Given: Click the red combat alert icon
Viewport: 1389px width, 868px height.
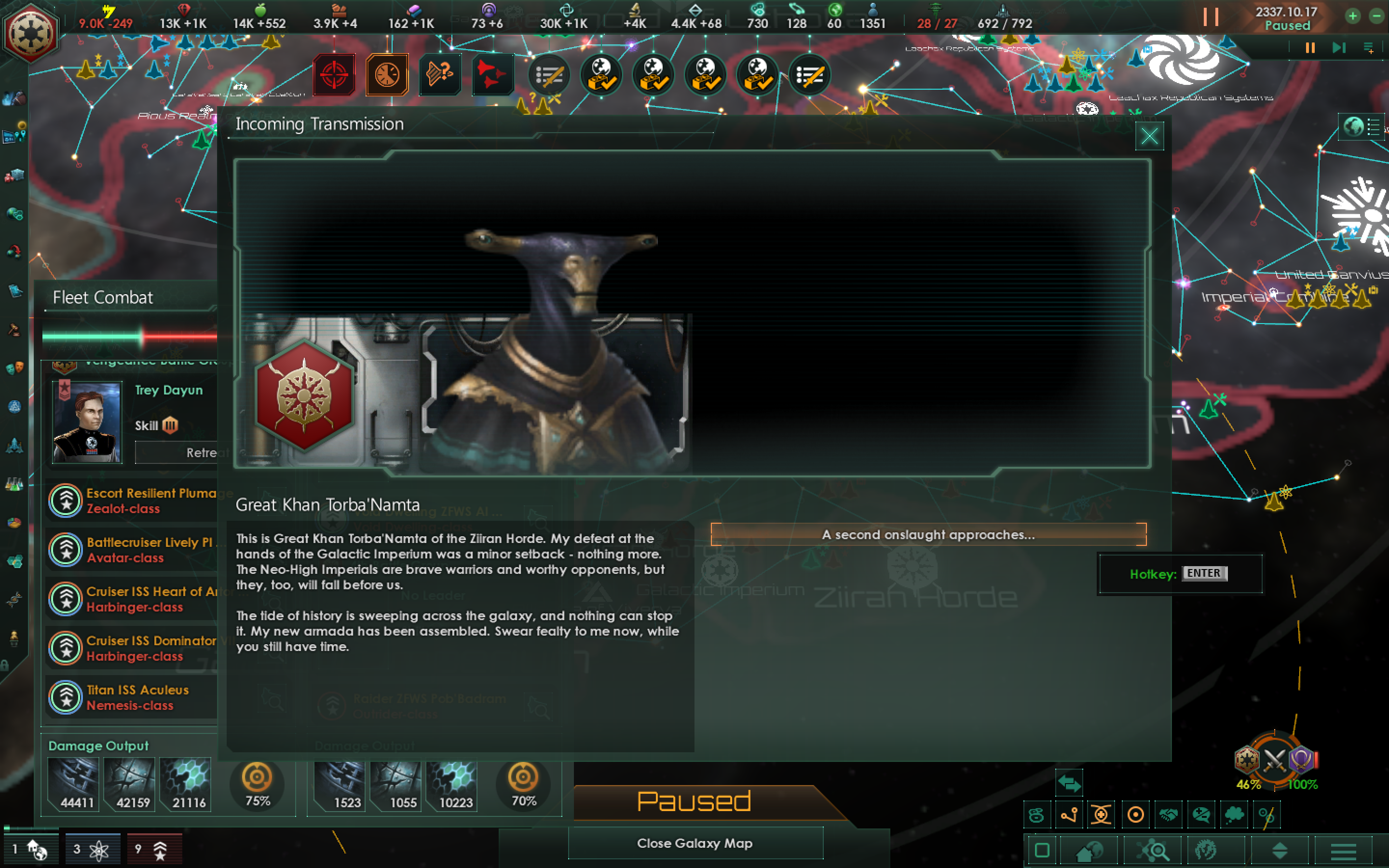Looking at the screenshot, I should (x=492, y=74).
